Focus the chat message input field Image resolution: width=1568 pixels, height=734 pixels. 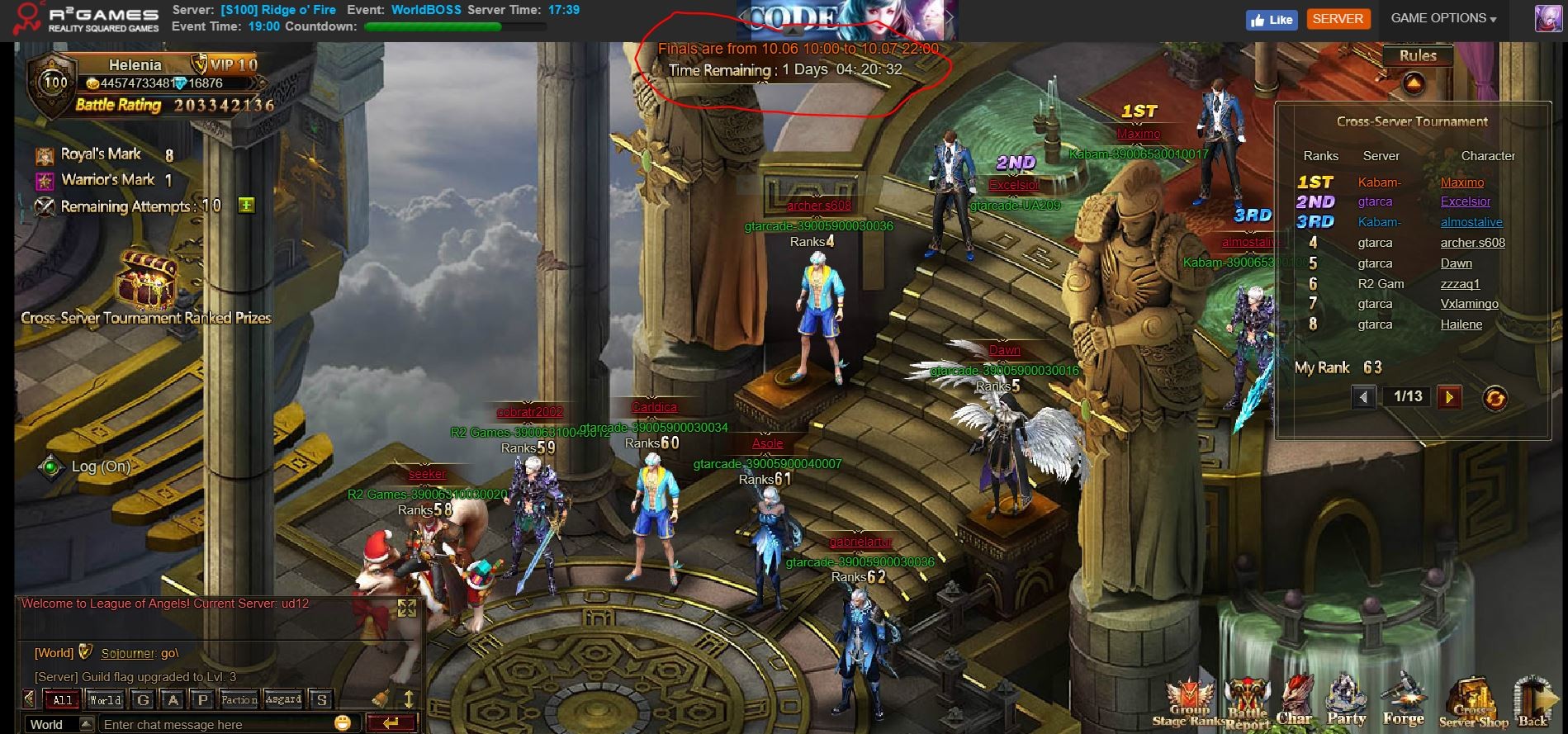click(215, 724)
